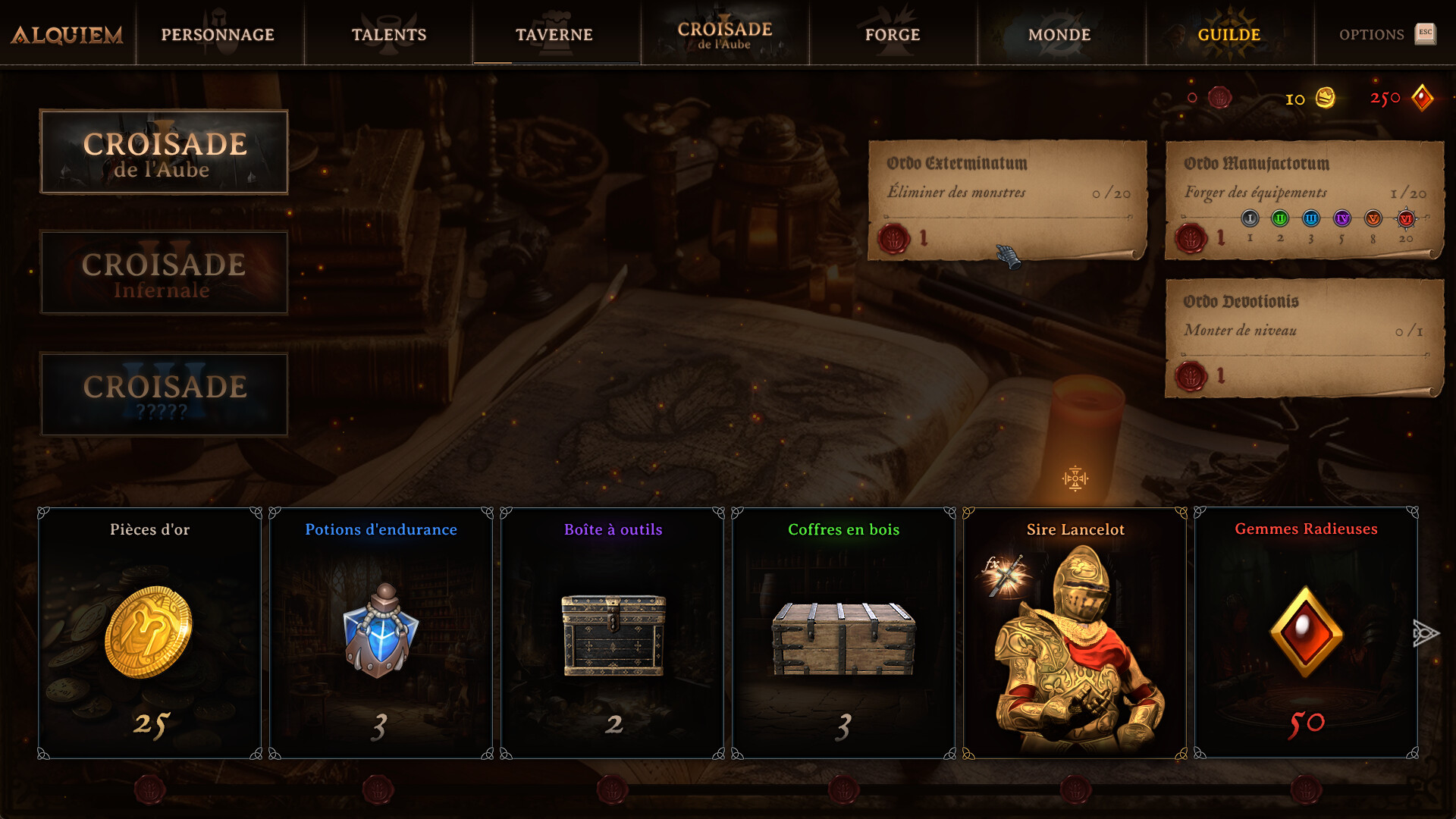Switch to the FORGE tab

tap(893, 34)
